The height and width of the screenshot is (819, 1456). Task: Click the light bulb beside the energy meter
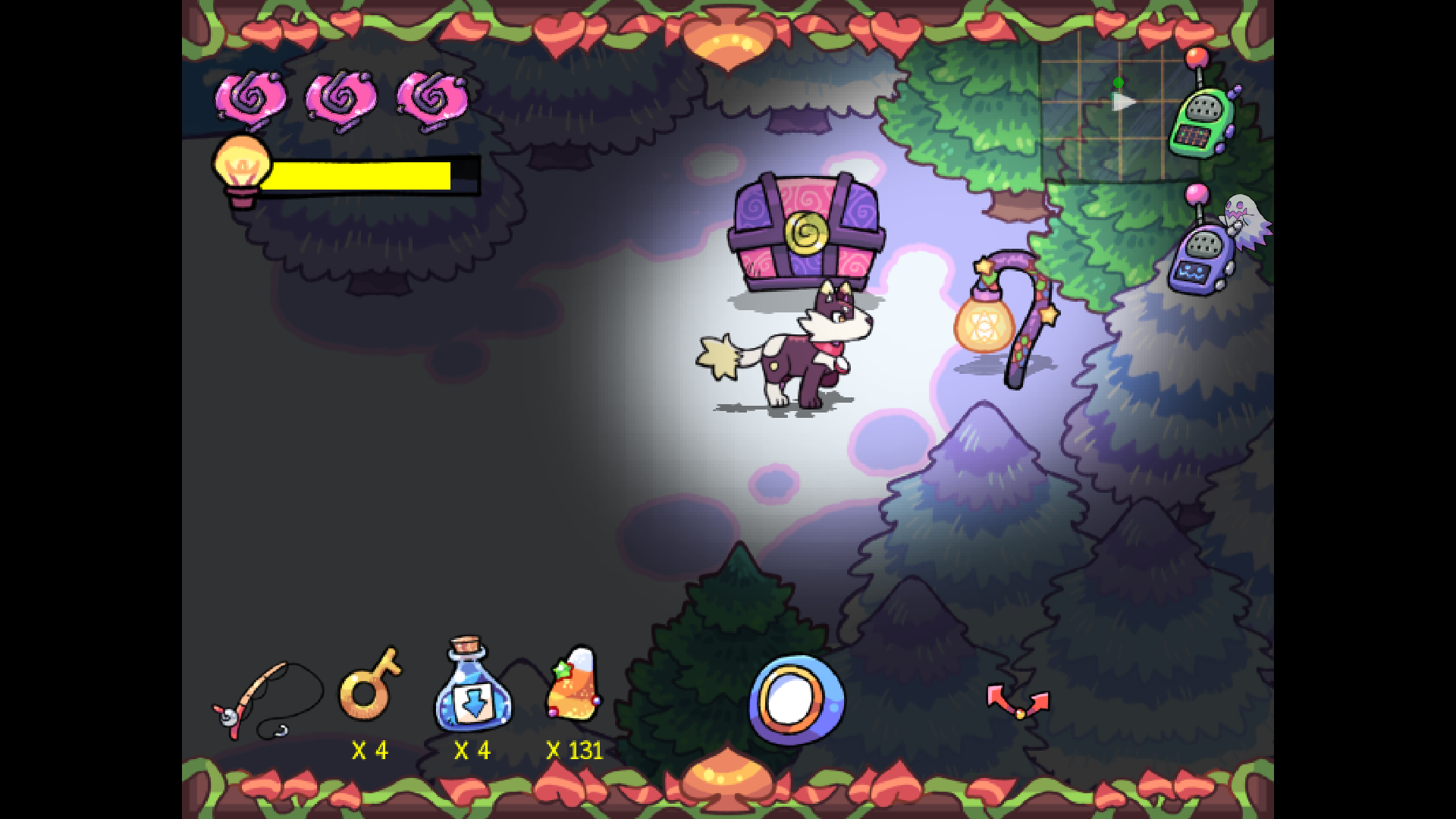coord(241,163)
